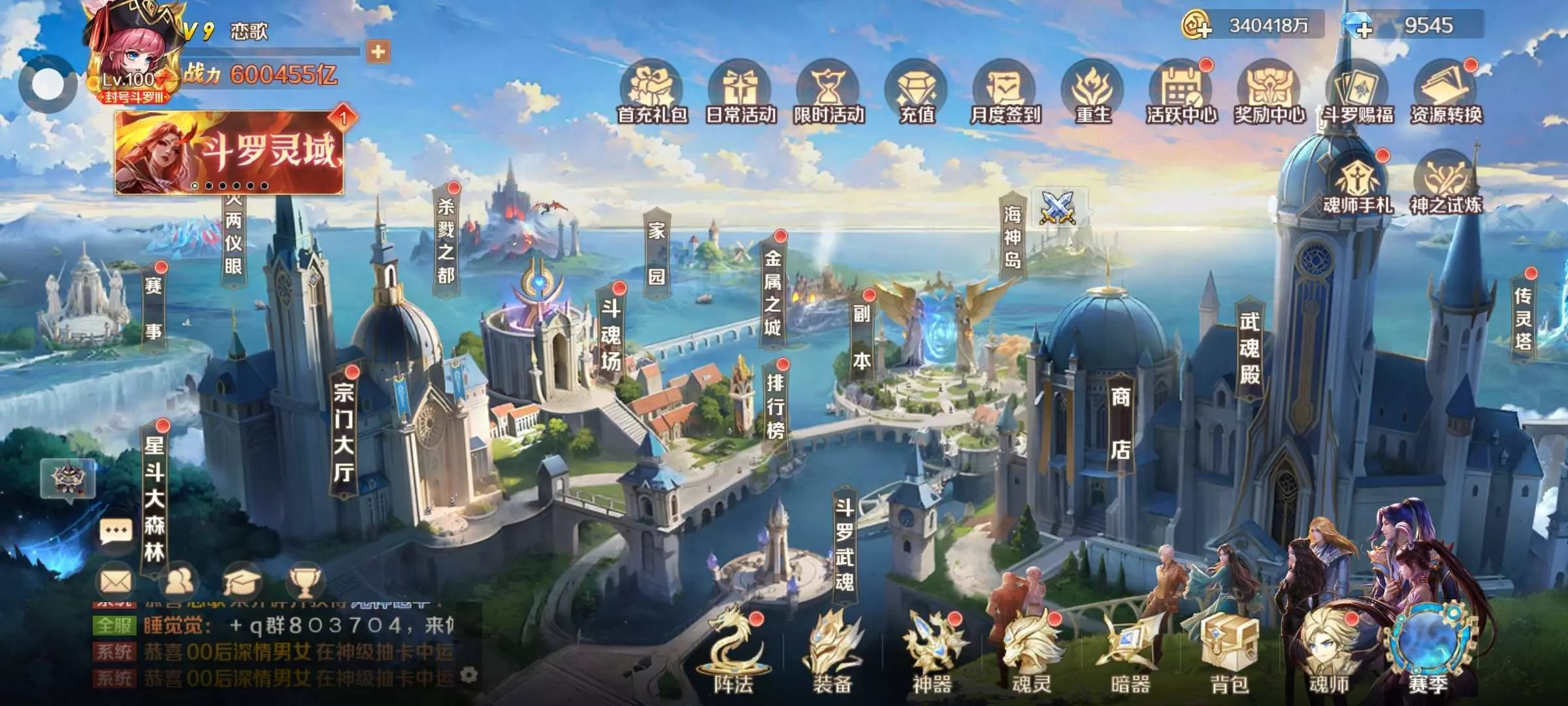Visit the 商店 shop
Screen dimensions: 1568x706
tap(1121, 422)
